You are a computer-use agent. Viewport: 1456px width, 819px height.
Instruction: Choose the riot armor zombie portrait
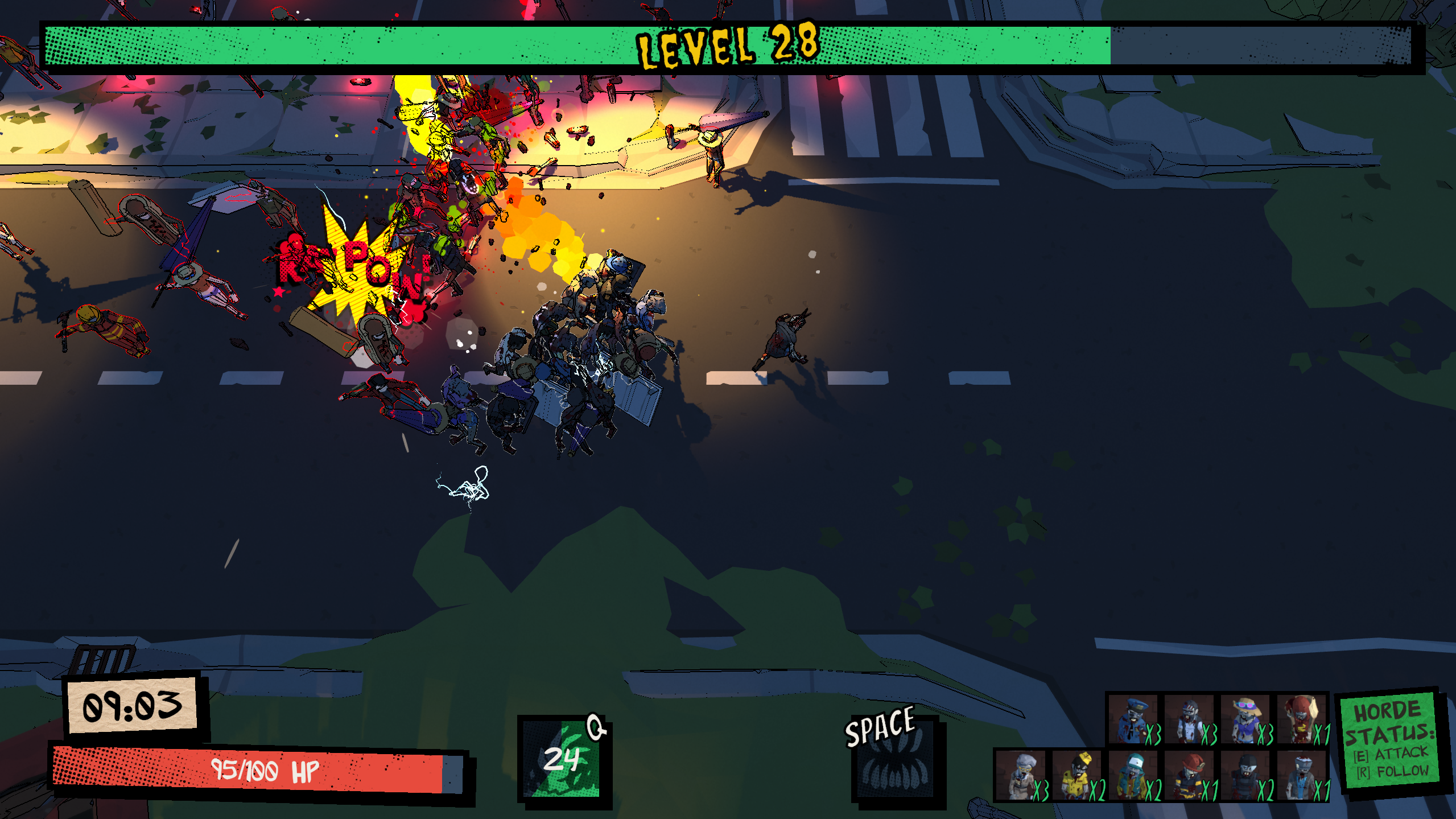pos(1245,775)
